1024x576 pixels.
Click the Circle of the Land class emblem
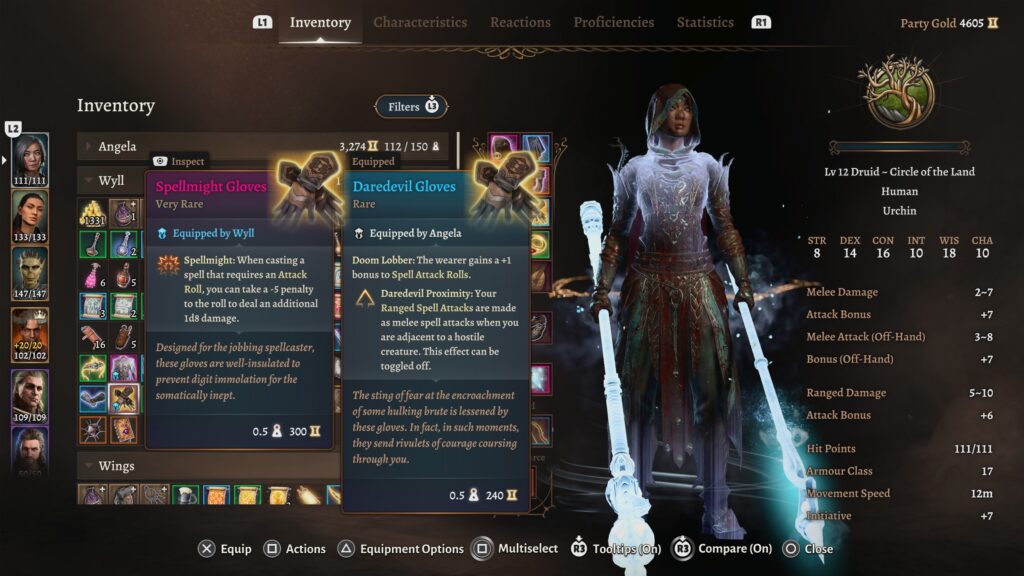895,93
